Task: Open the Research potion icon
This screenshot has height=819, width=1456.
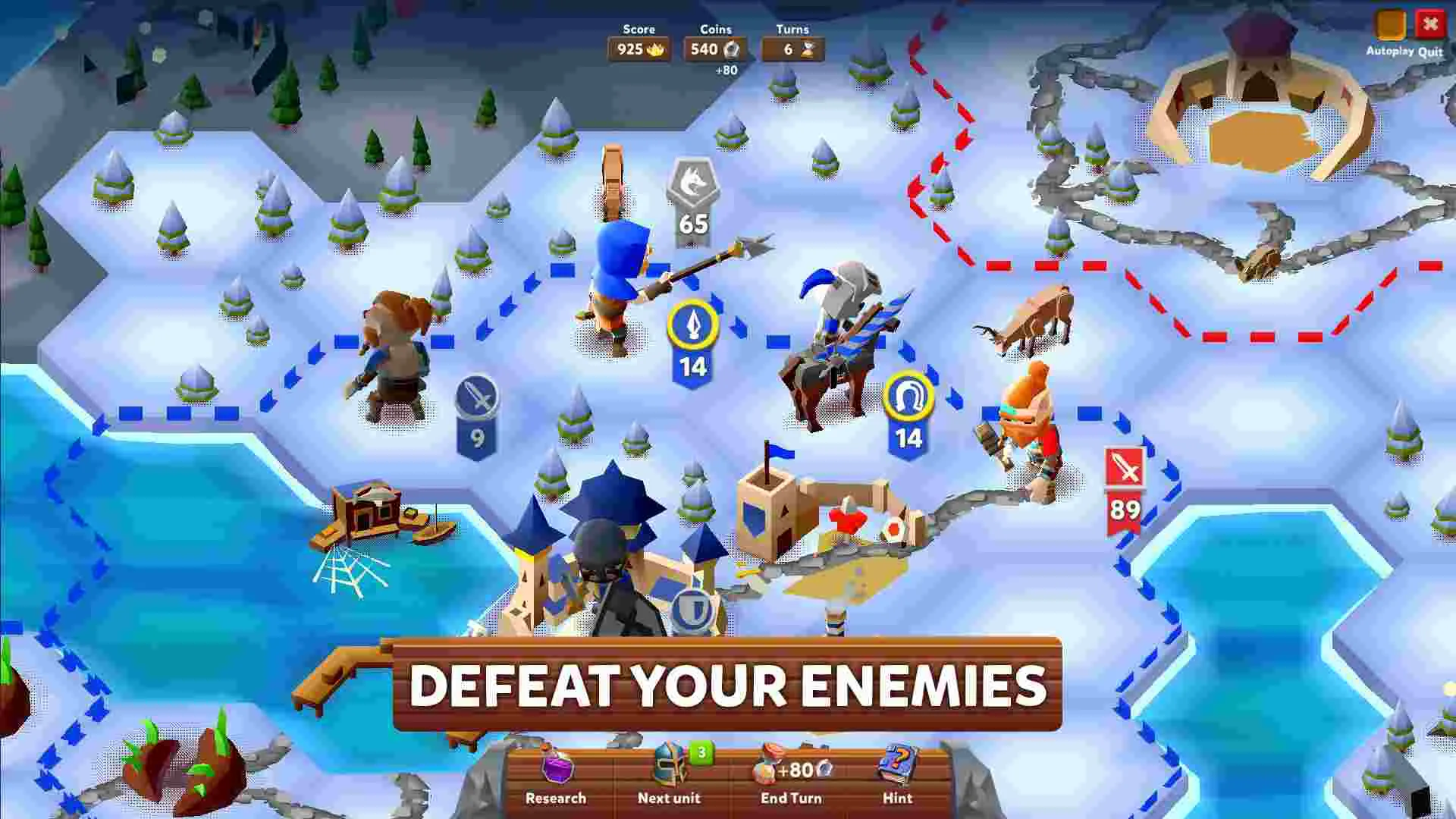Action: click(557, 767)
